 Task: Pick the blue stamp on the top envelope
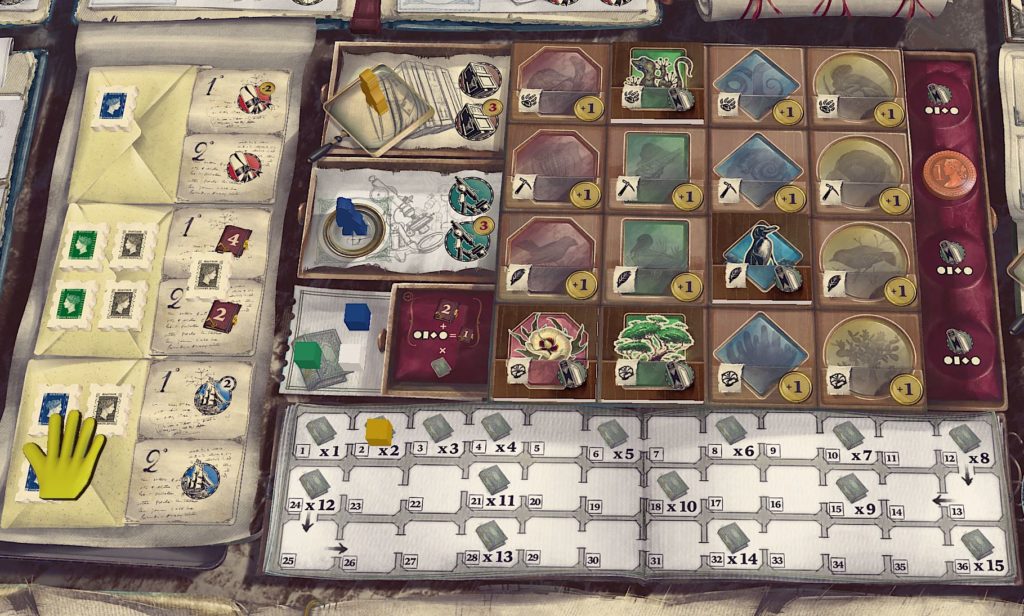115,106
